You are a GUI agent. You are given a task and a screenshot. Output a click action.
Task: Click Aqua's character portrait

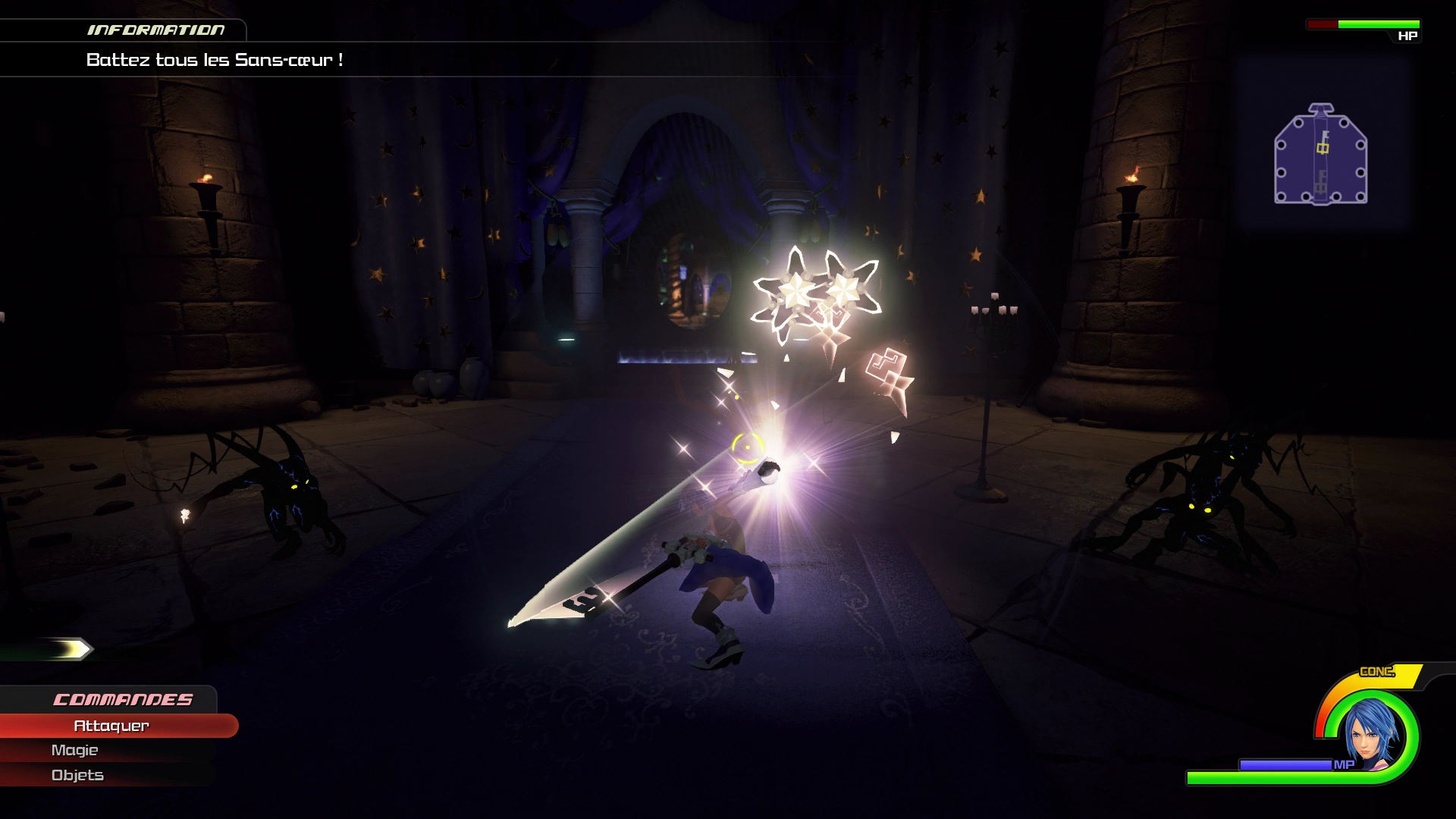1370,736
